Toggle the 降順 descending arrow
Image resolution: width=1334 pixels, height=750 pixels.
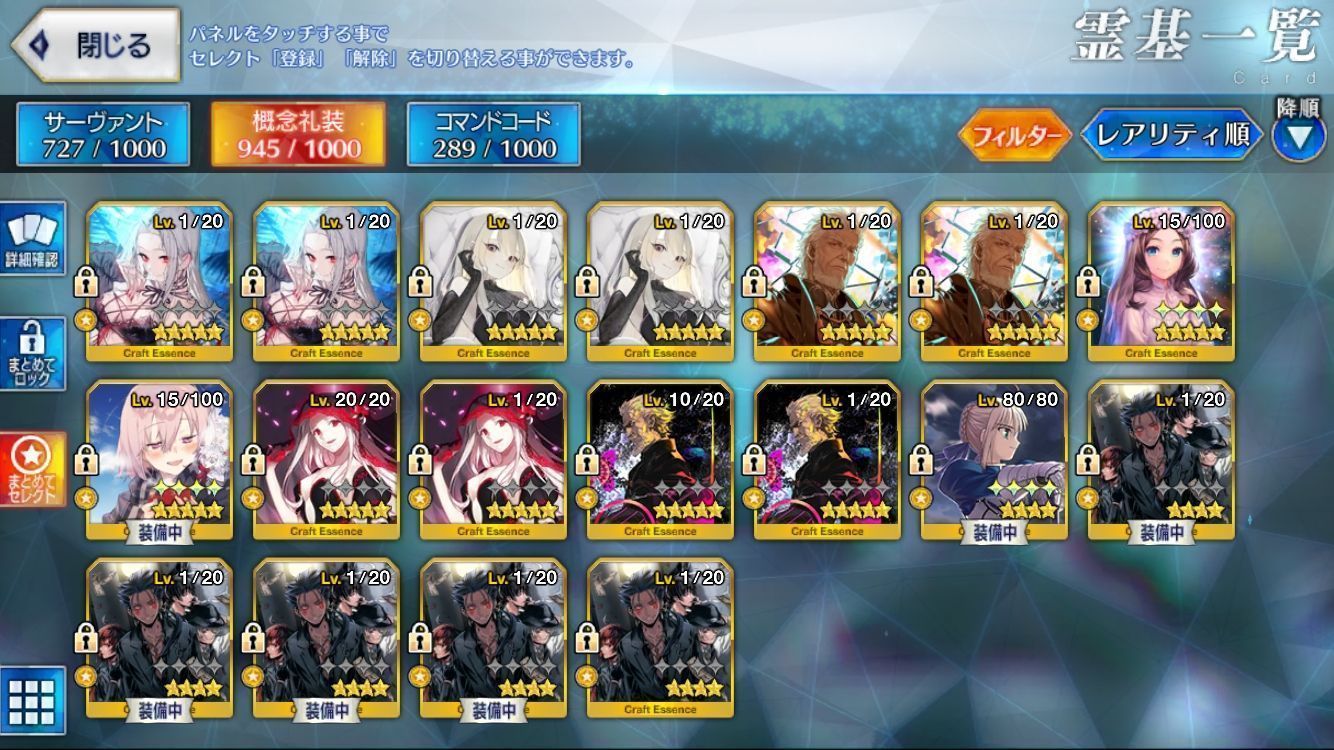pos(1298,136)
